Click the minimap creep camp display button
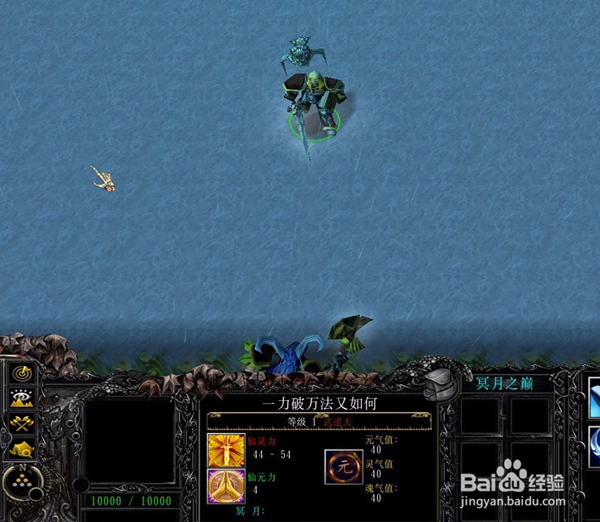 (23, 447)
